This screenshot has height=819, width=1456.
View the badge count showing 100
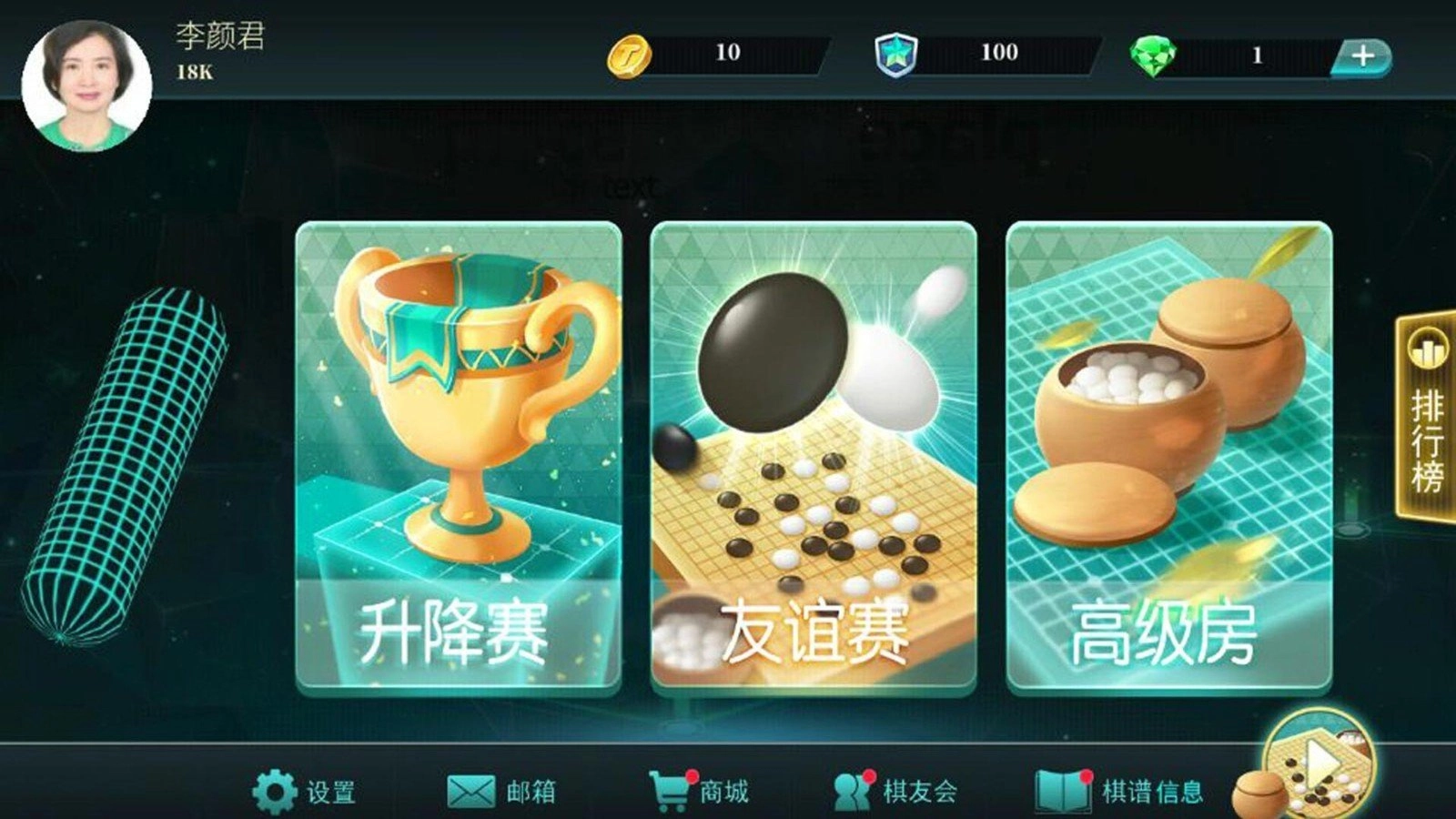pos(1001,52)
